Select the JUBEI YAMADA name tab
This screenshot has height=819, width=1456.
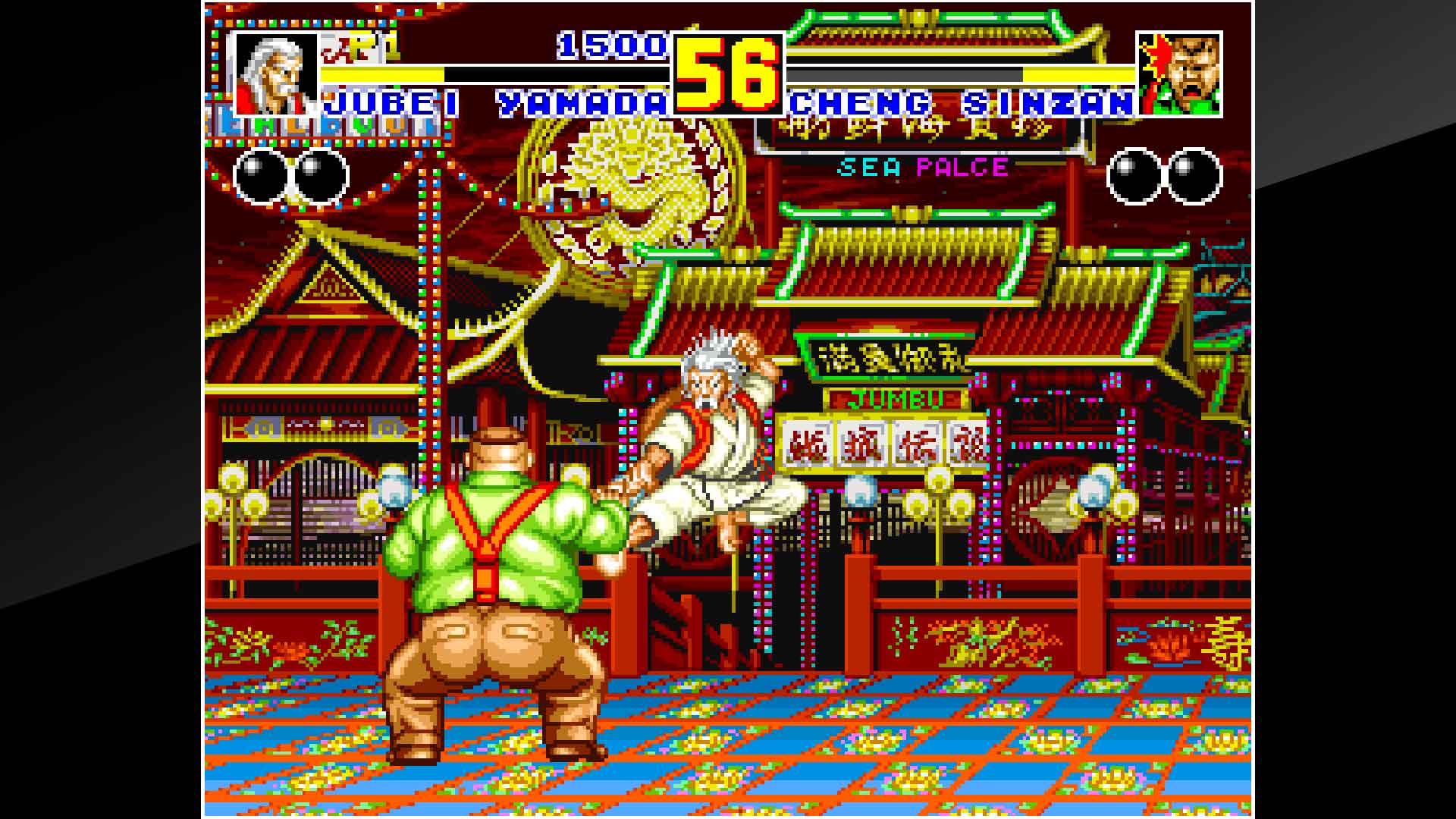point(493,102)
